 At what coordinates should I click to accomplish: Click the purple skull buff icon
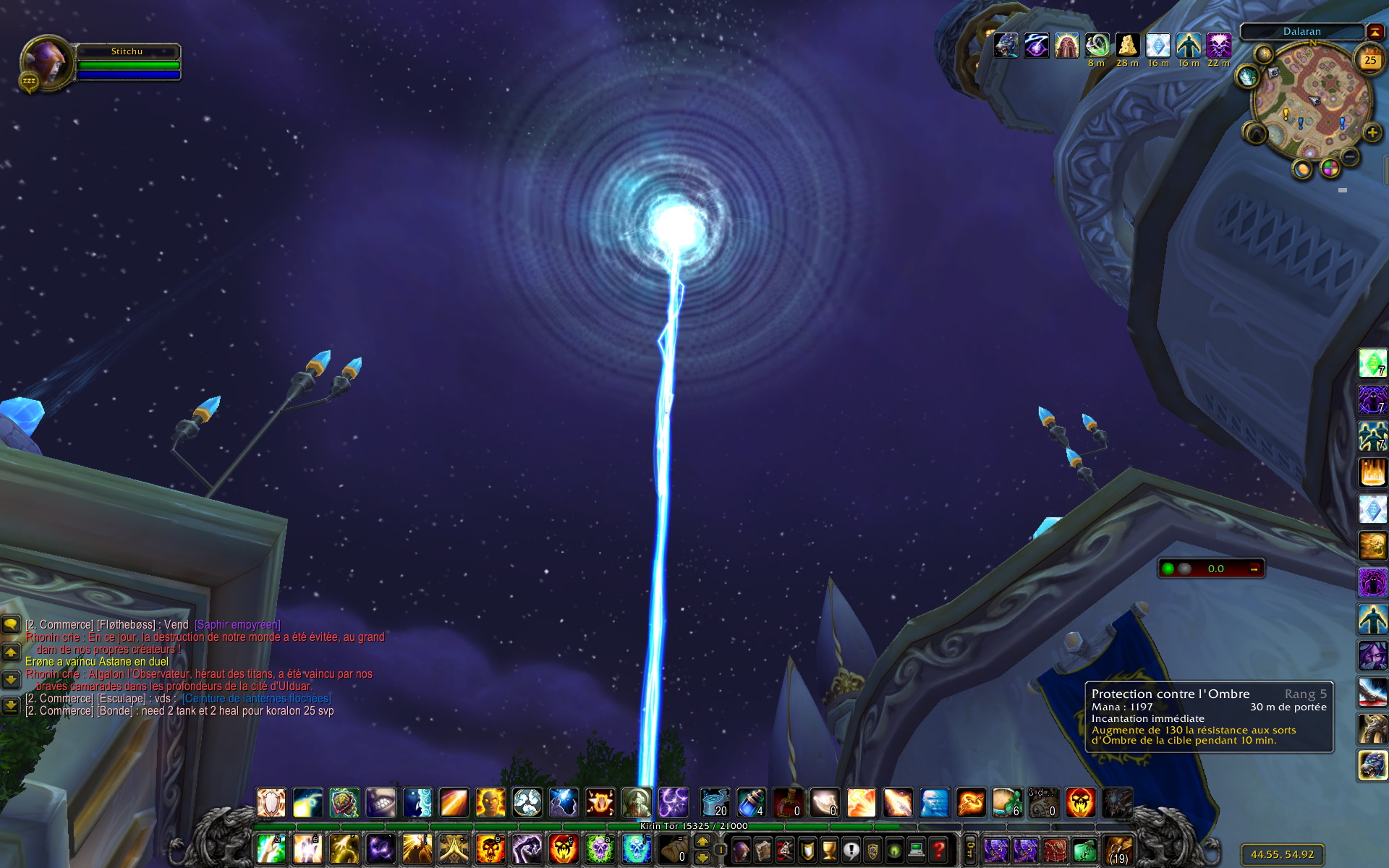[1219, 46]
